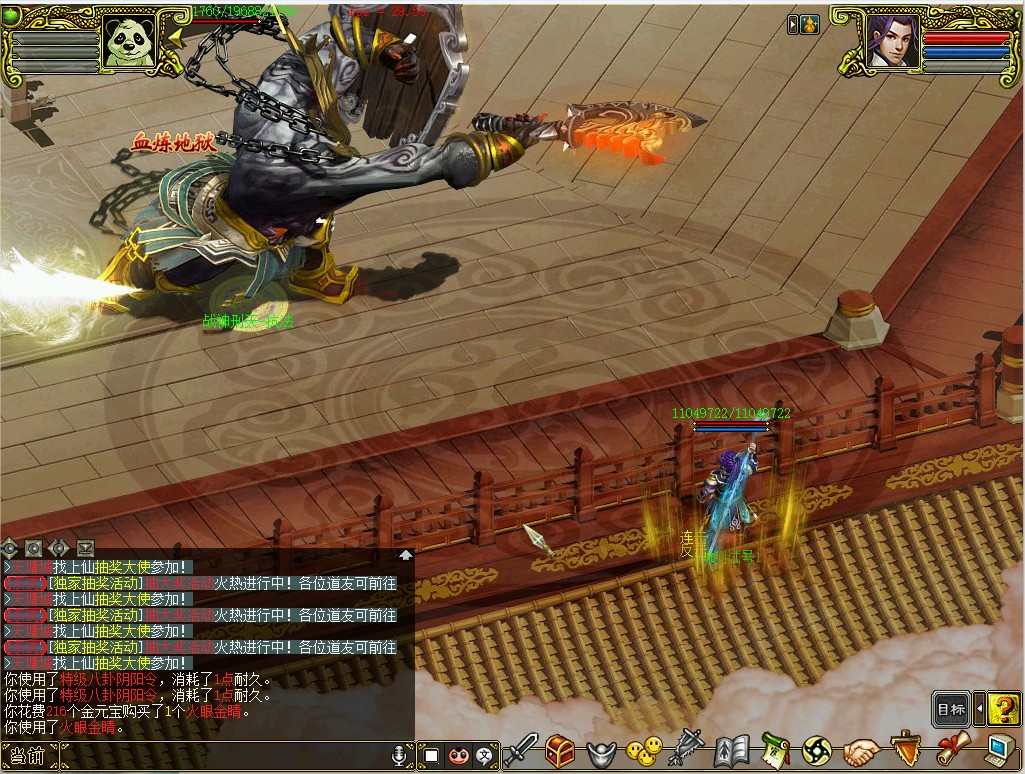Click the 目标 target button

(x=951, y=709)
